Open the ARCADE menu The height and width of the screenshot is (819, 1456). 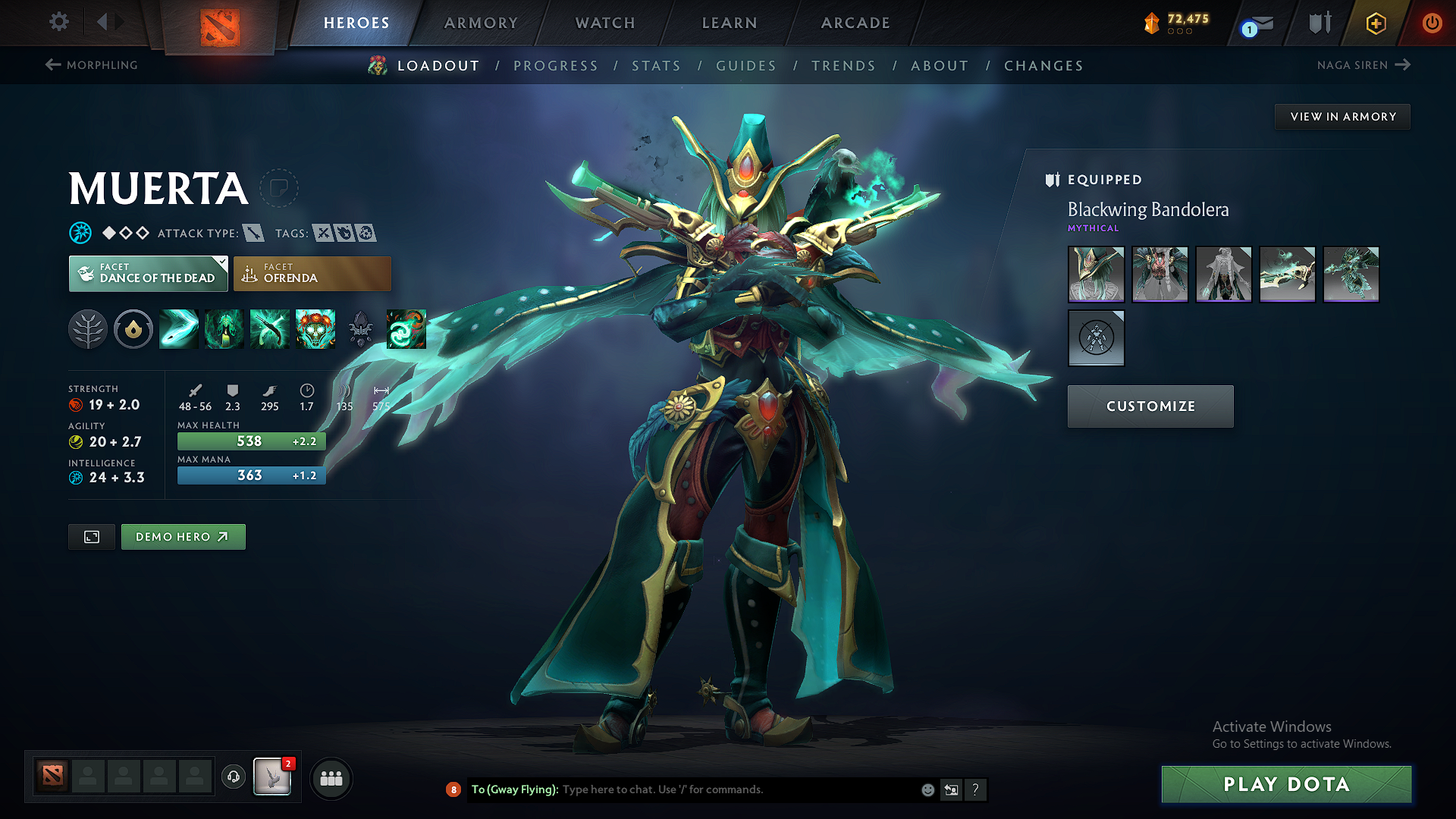(855, 23)
